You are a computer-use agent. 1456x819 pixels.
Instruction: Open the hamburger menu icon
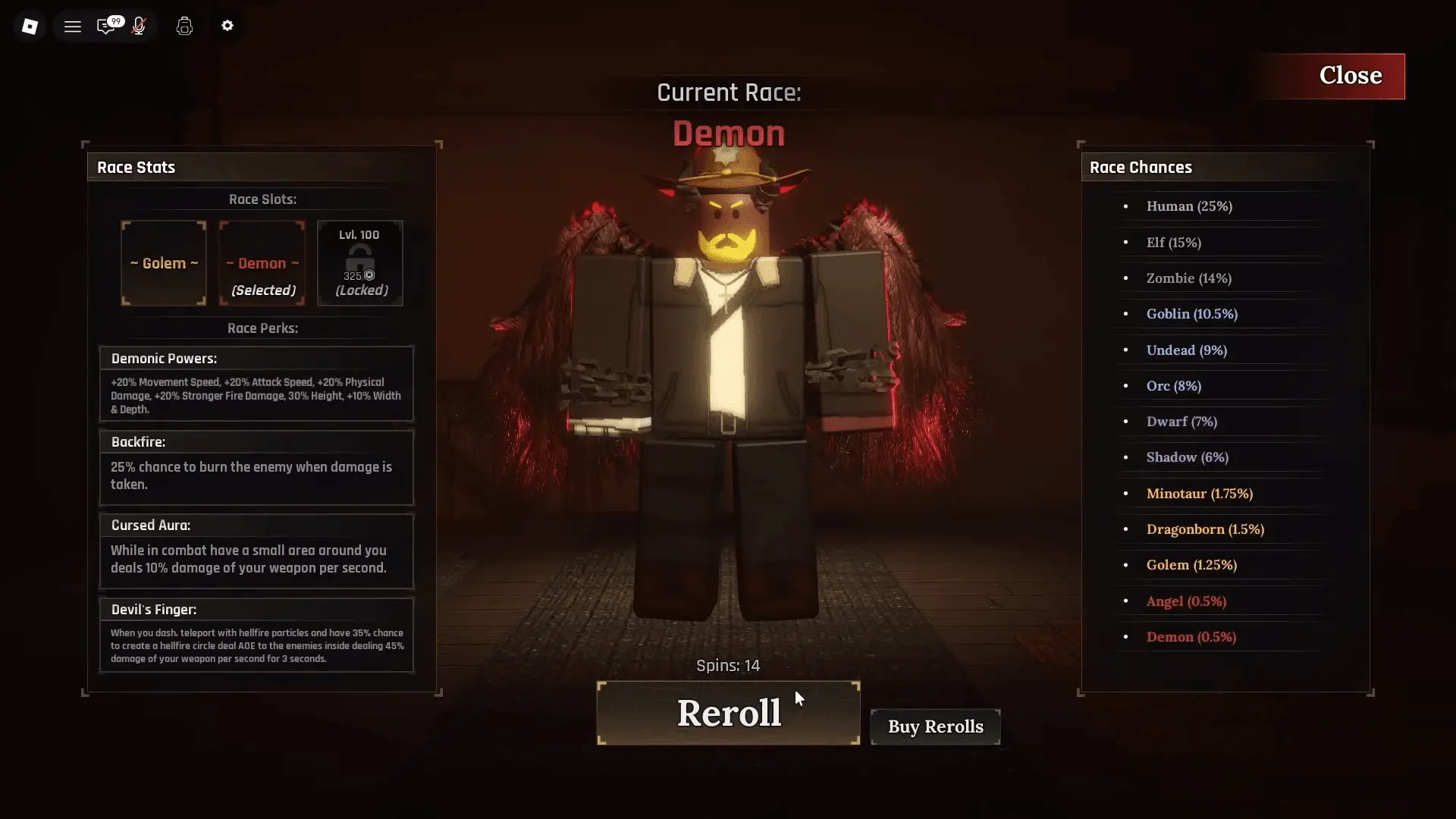(73, 25)
